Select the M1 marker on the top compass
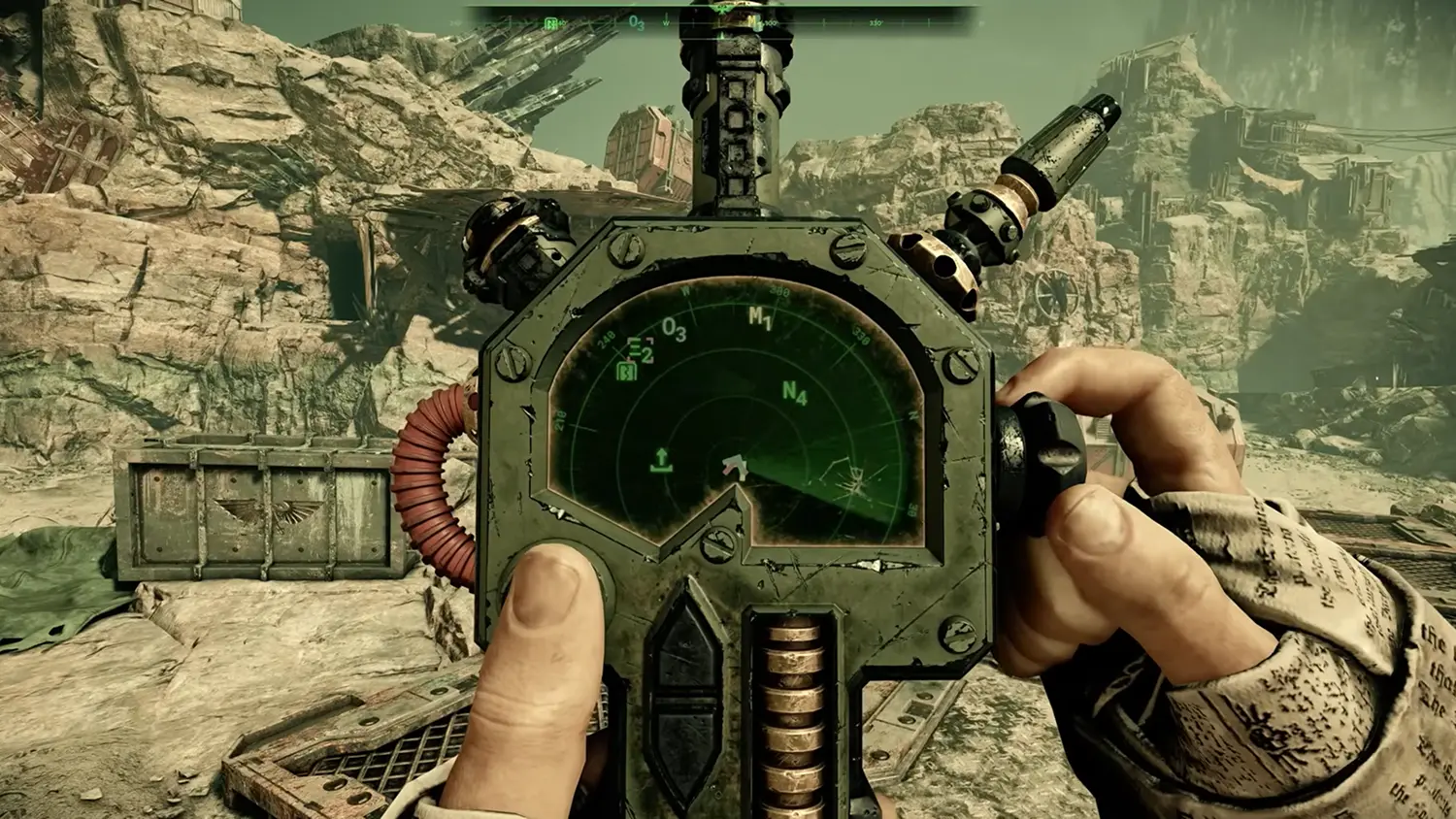The width and height of the screenshot is (1456, 819). click(x=753, y=20)
